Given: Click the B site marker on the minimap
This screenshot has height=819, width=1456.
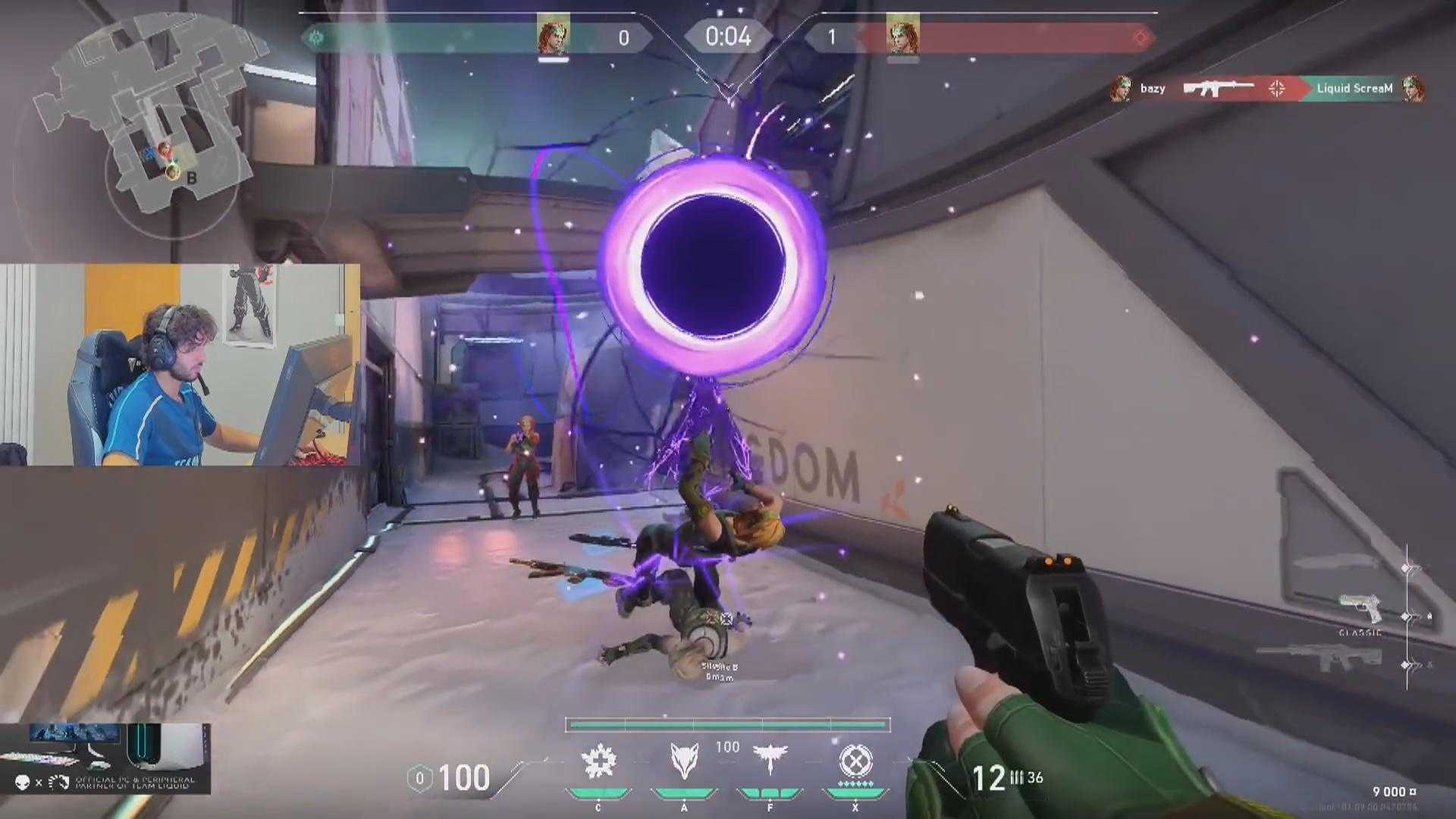Looking at the screenshot, I should (190, 176).
